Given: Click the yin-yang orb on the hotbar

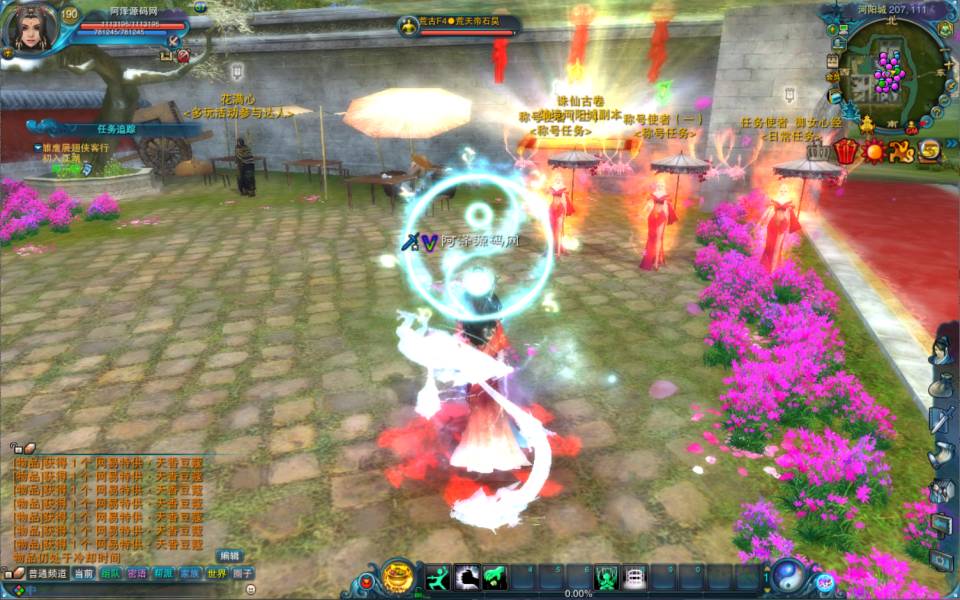Looking at the screenshot, I should click(x=788, y=576).
